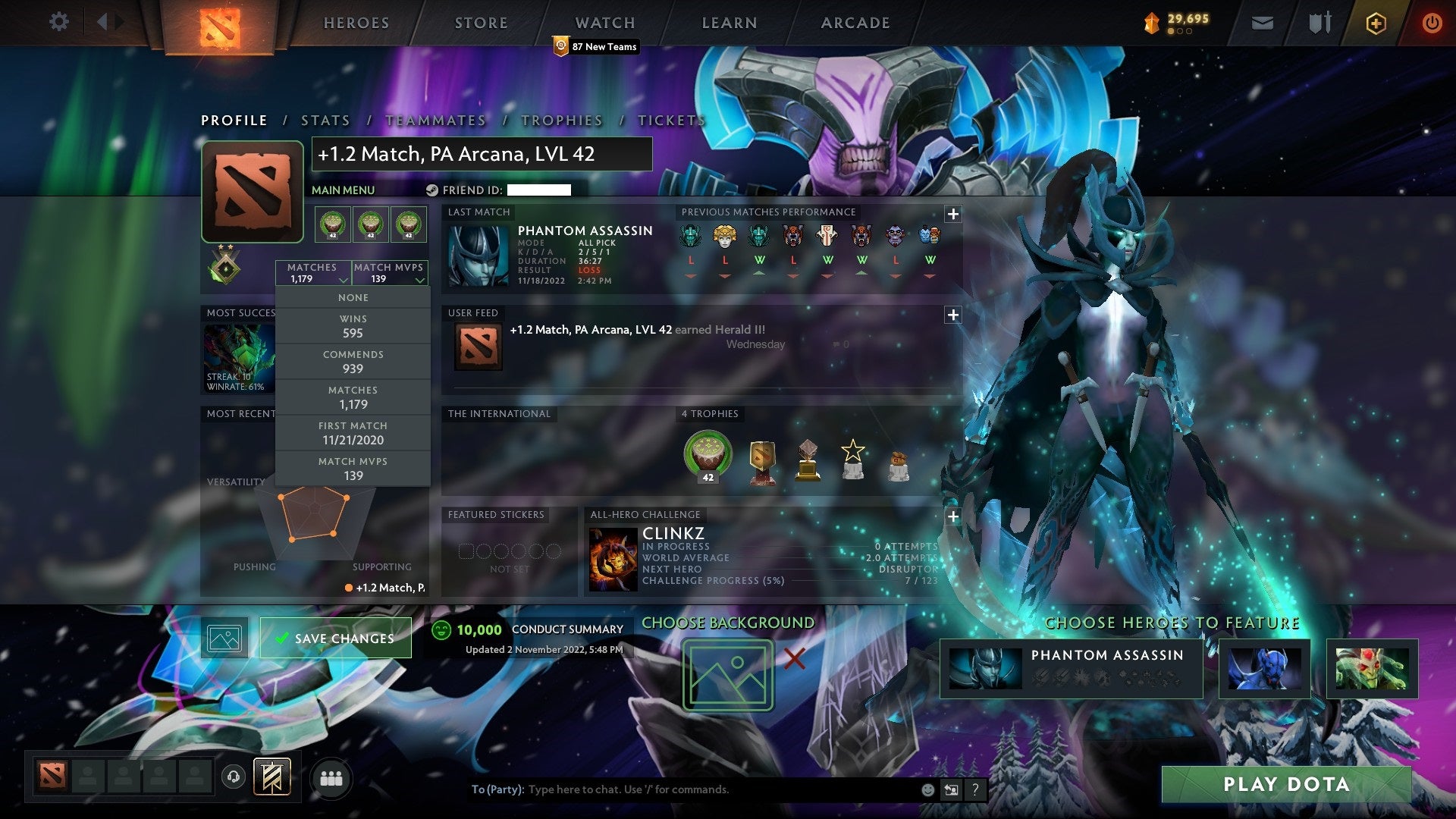Click the SAVE CHANGES button
Viewport: 1456px width, 819px height.
[x=334, y=638]
